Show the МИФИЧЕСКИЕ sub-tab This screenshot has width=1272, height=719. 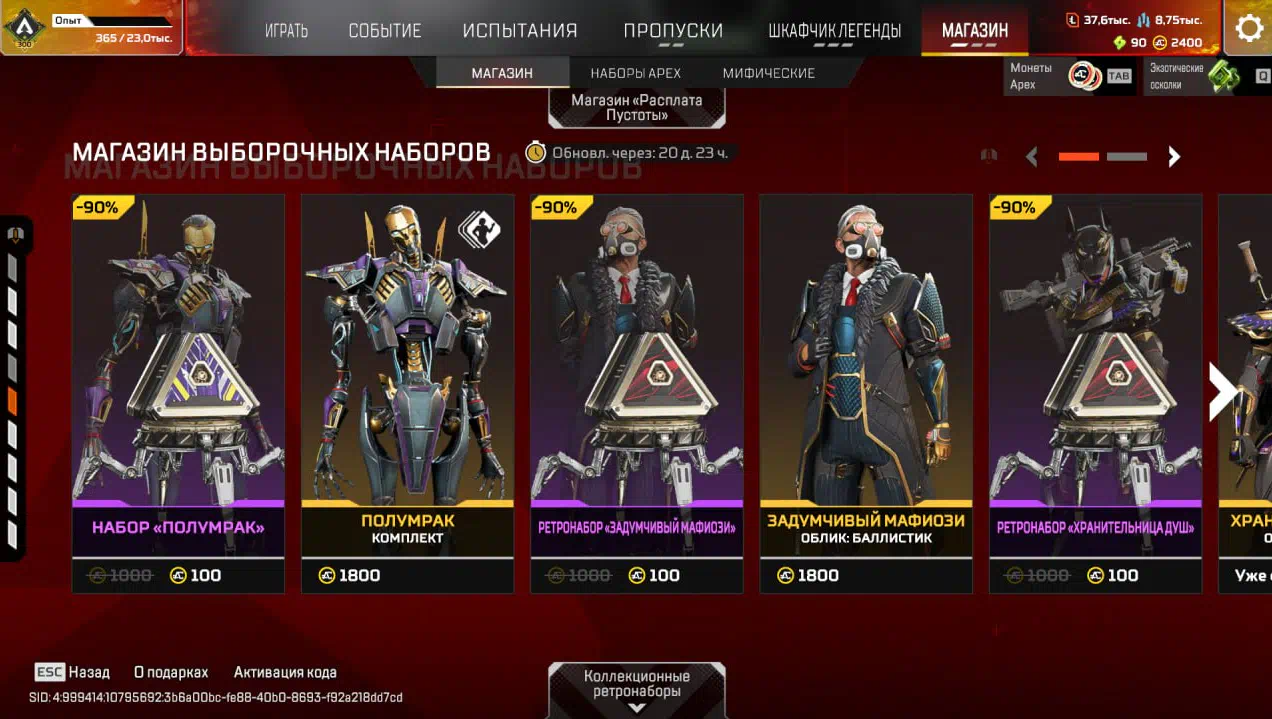click(768, 73)
